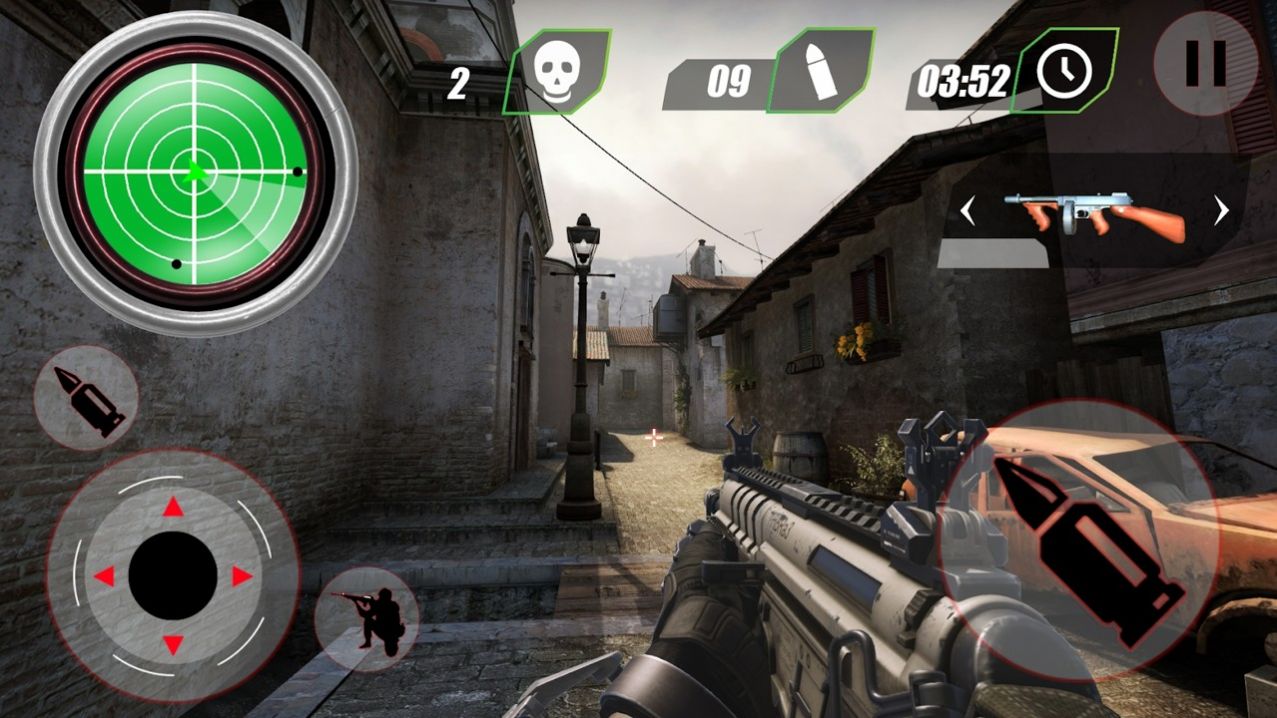Screen dimensions: 1277x718
Task: Pause the game
Action: 1204,64
